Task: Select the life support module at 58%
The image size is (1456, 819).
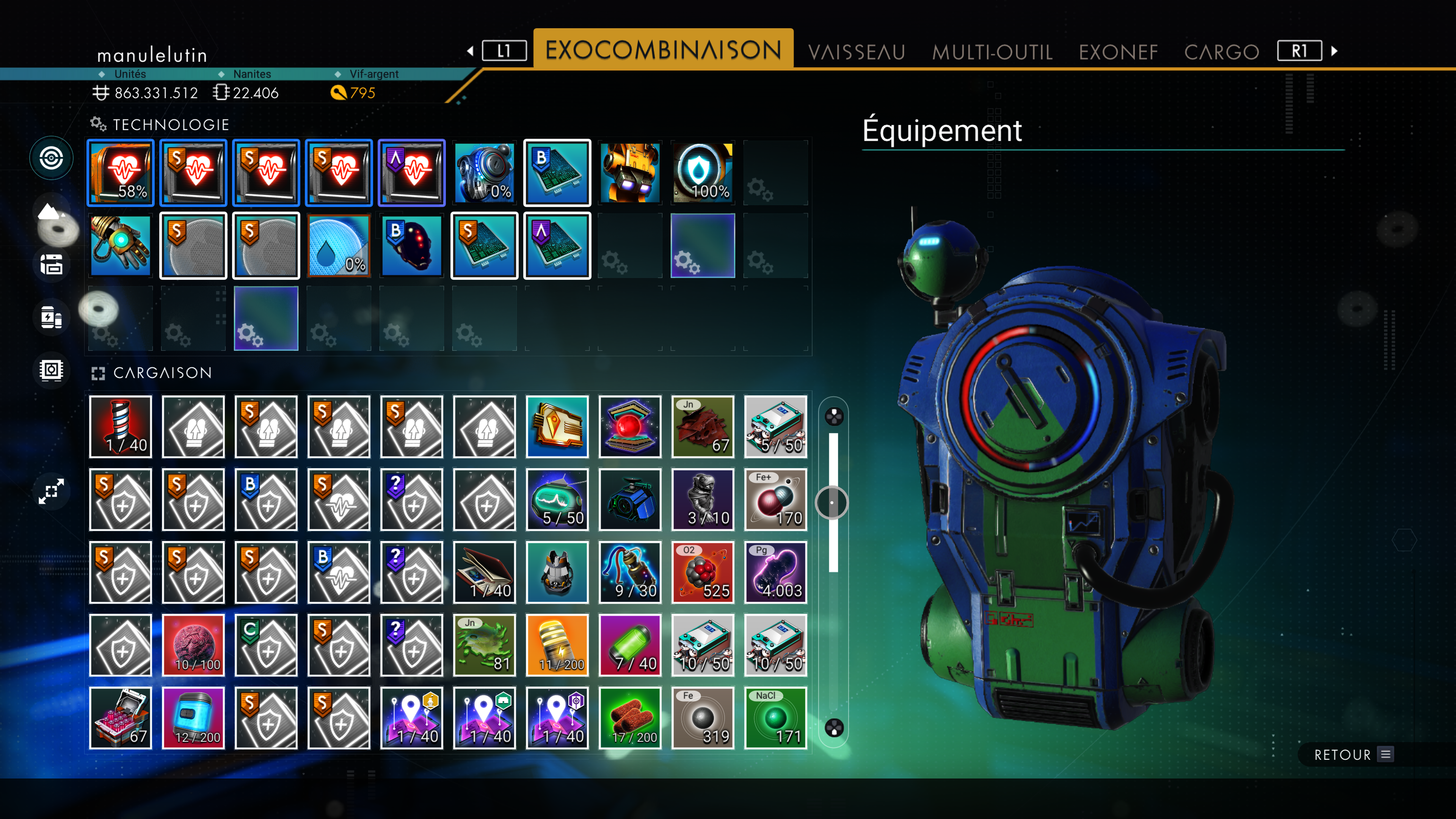Action: point(121,173)
